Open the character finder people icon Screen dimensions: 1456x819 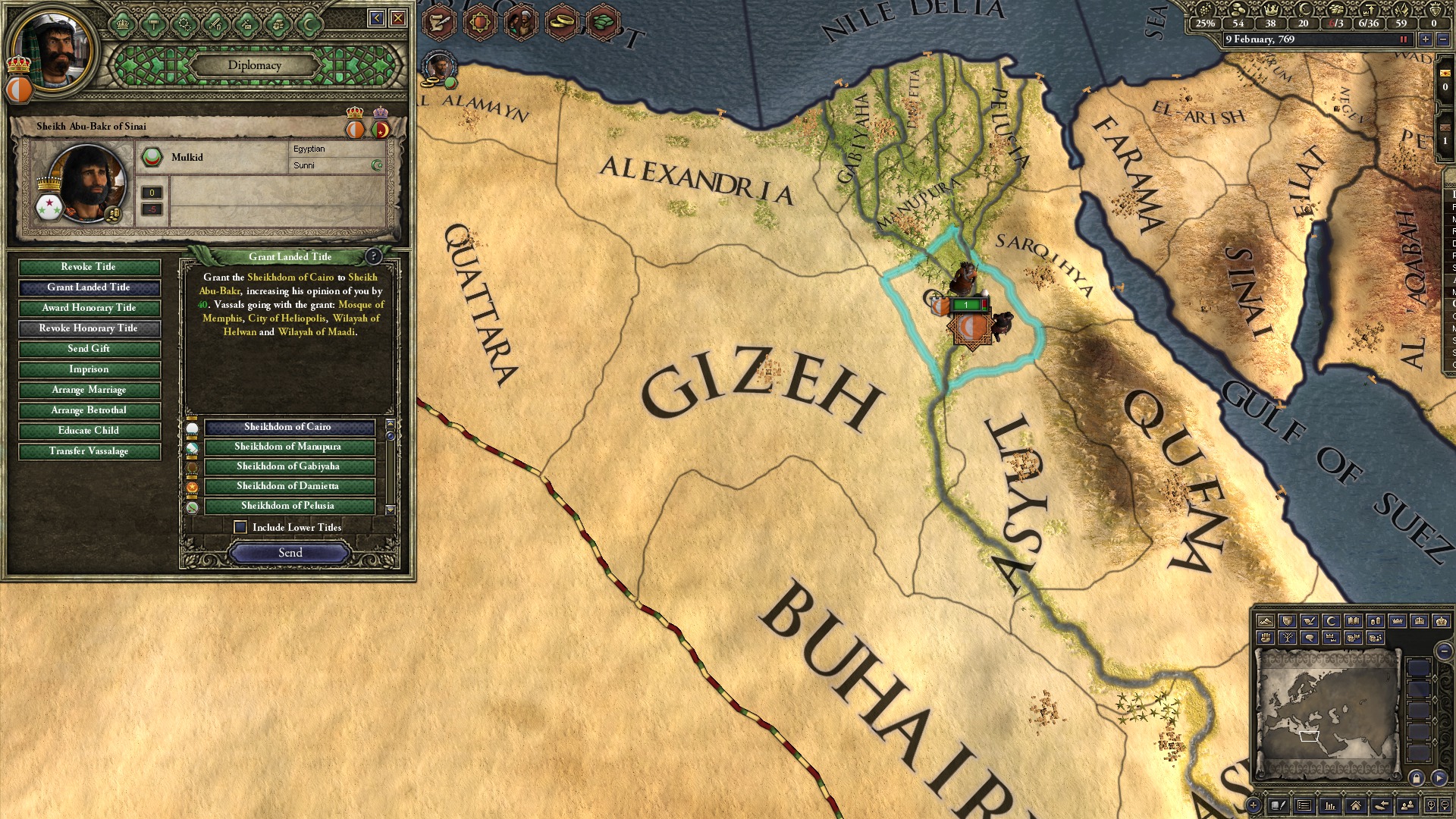(x=1407, y=805)
